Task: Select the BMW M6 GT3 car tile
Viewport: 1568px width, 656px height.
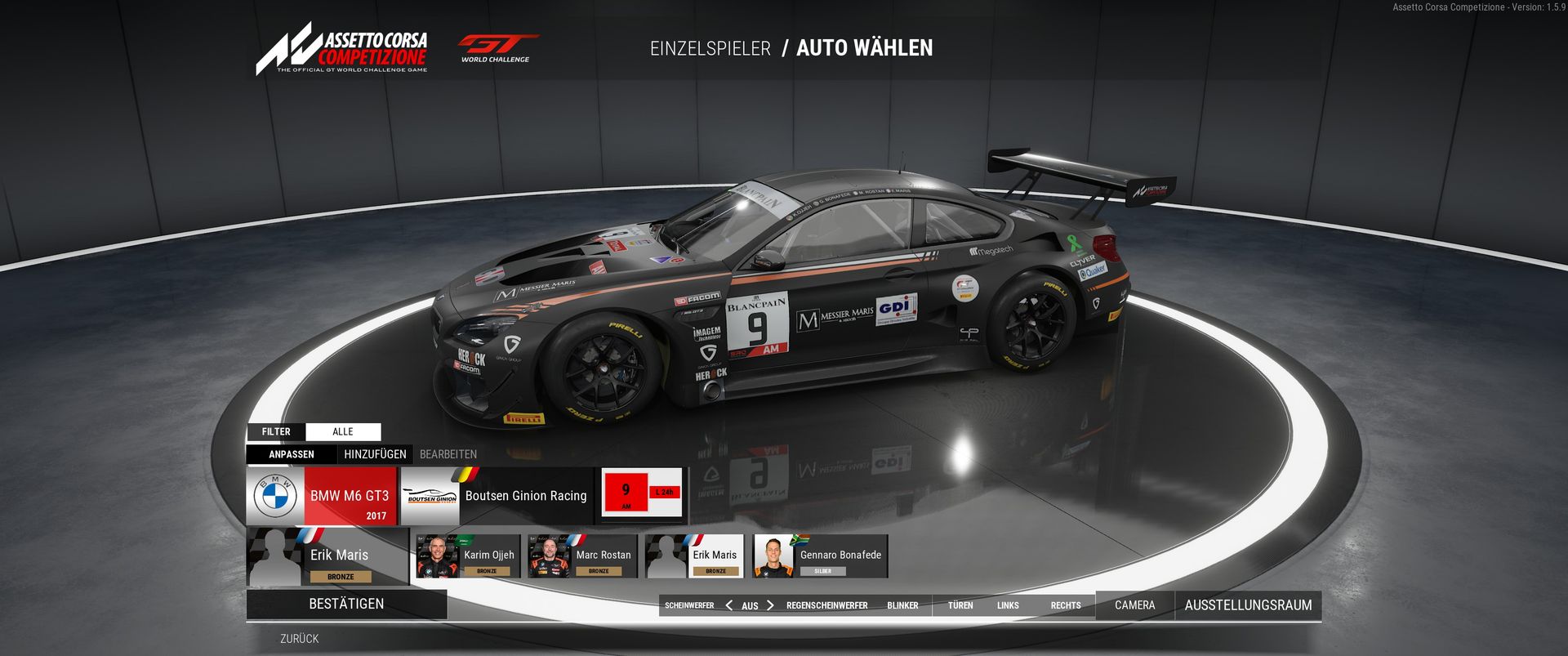Action: (322, 496)
